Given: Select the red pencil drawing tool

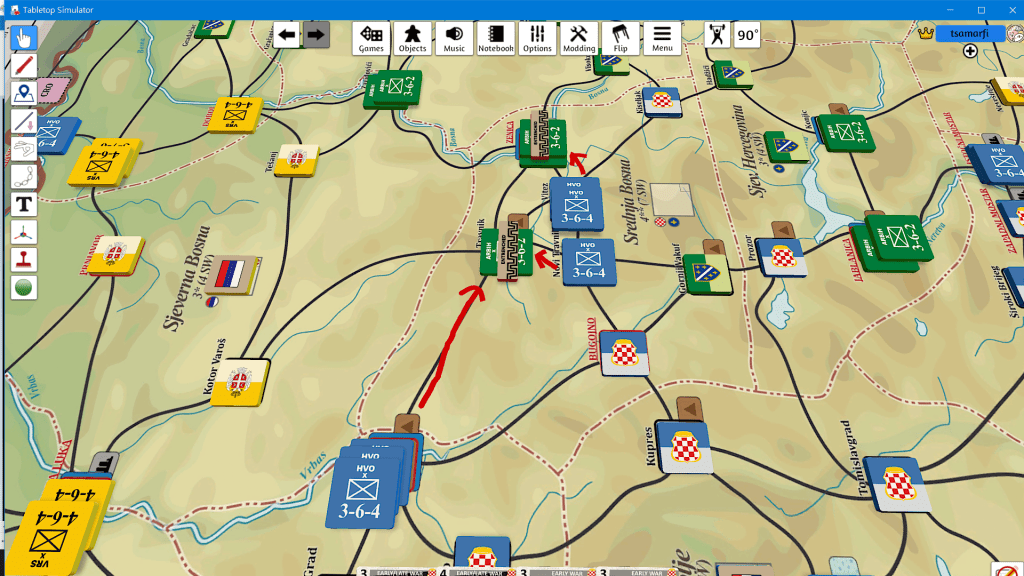Looking at the screenshot, I should tap(24, 66).
